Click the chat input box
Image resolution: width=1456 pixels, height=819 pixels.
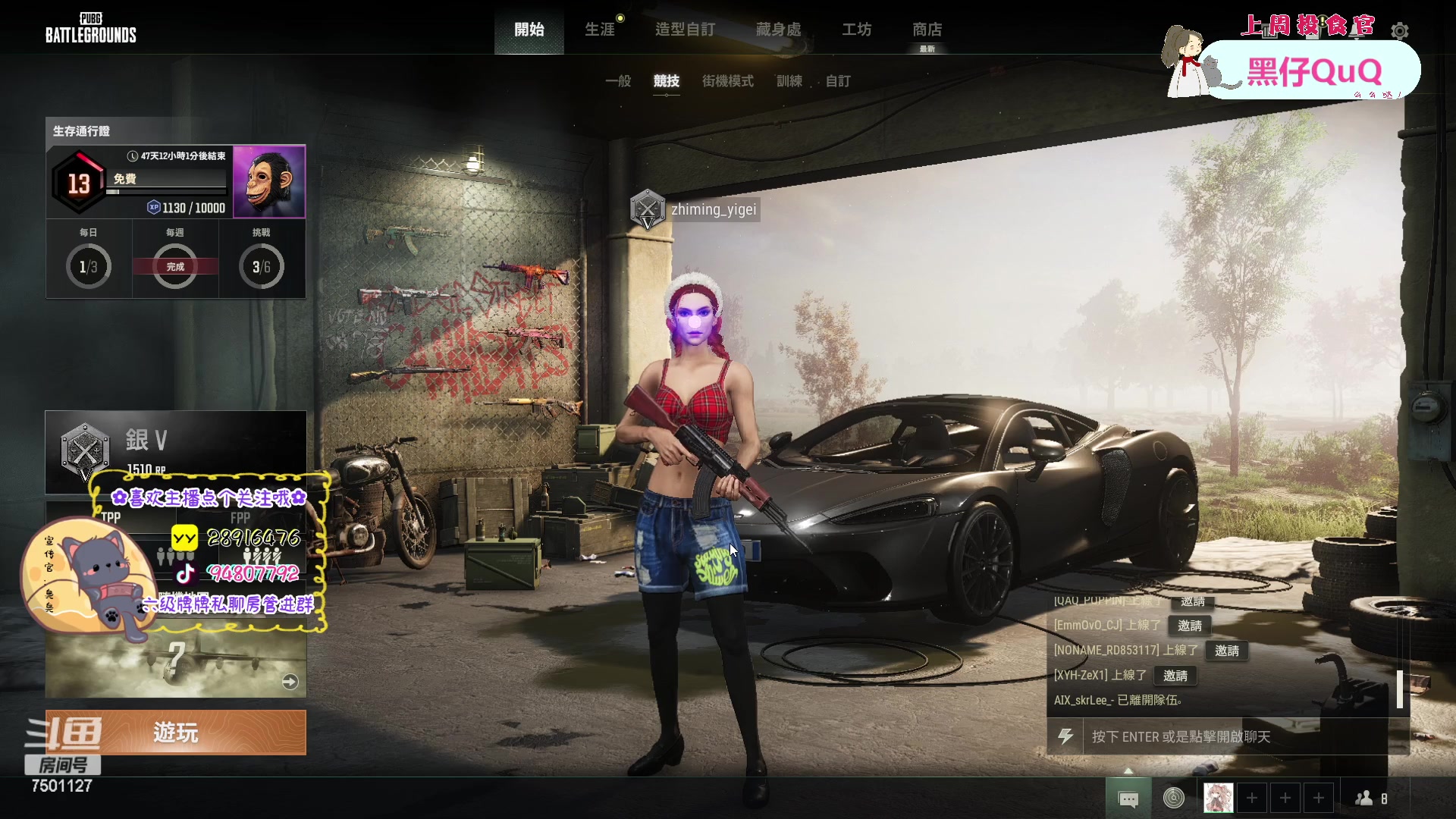(1236, 737)
